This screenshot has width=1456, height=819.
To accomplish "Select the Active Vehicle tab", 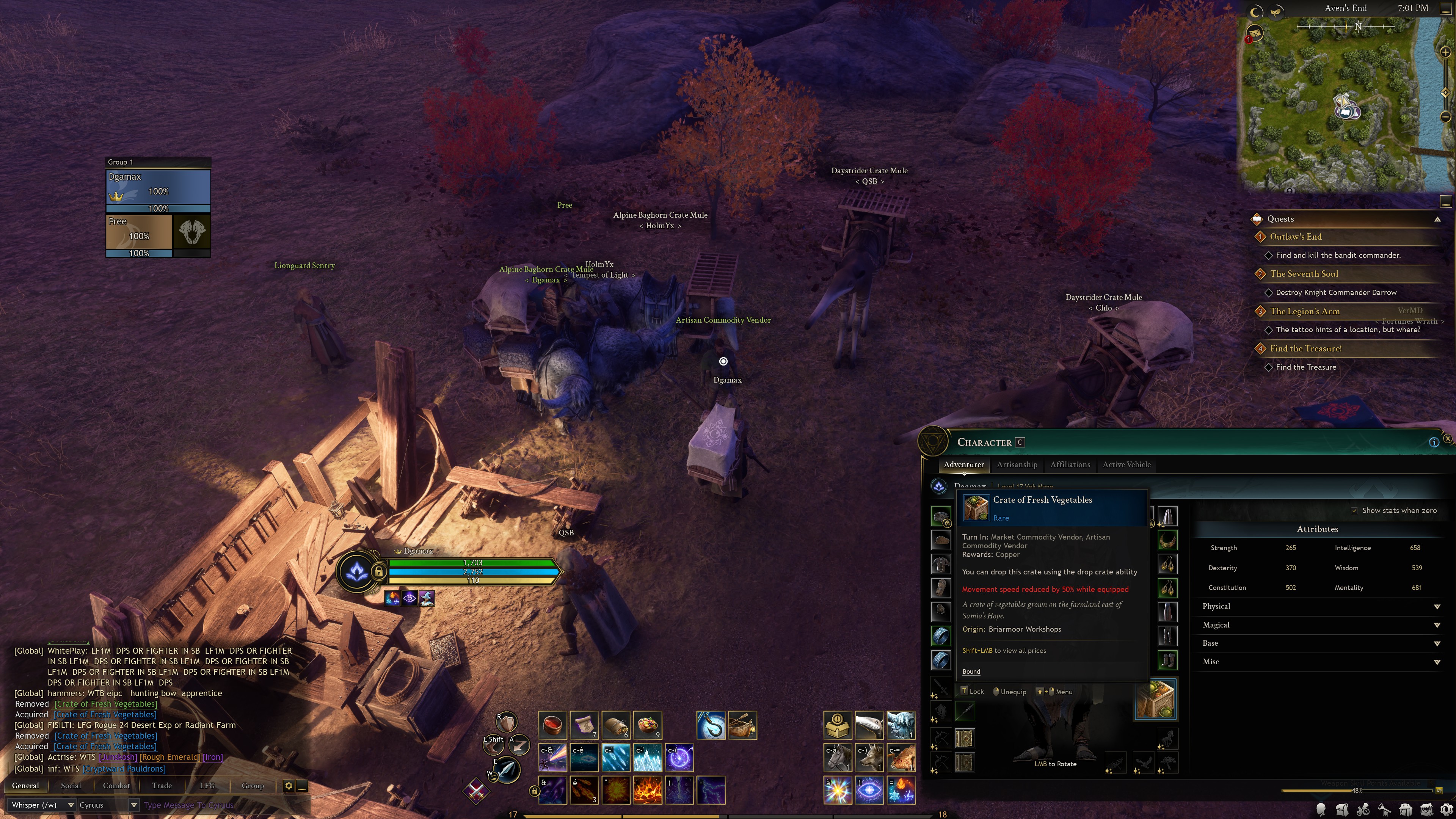I will [x=1127, y=464].
